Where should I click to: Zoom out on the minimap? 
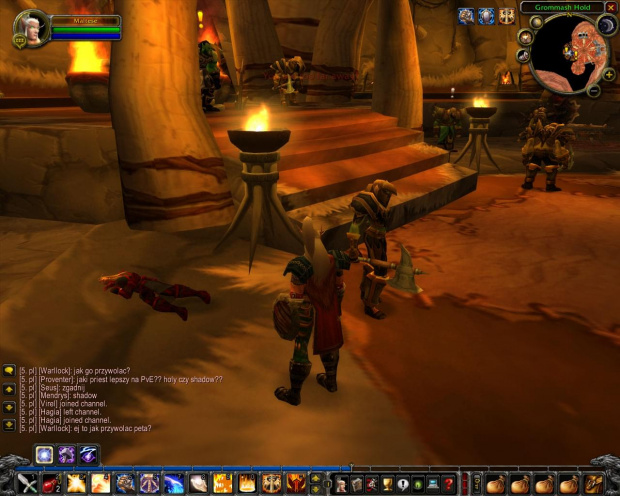coord(594,91)
